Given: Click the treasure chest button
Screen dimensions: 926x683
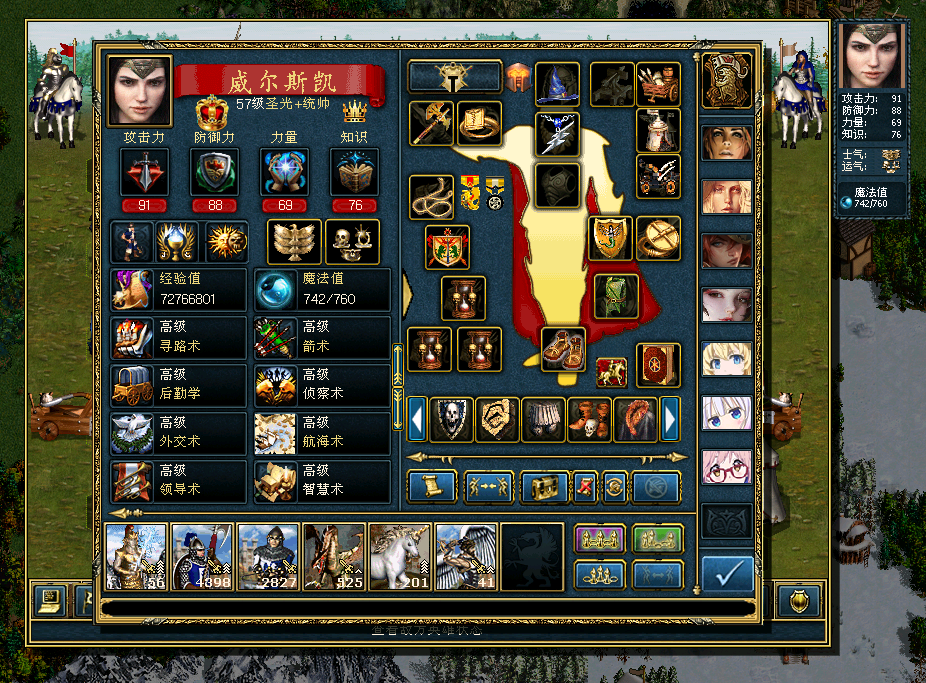Looking at the screenshot, I should pos(544,487).
